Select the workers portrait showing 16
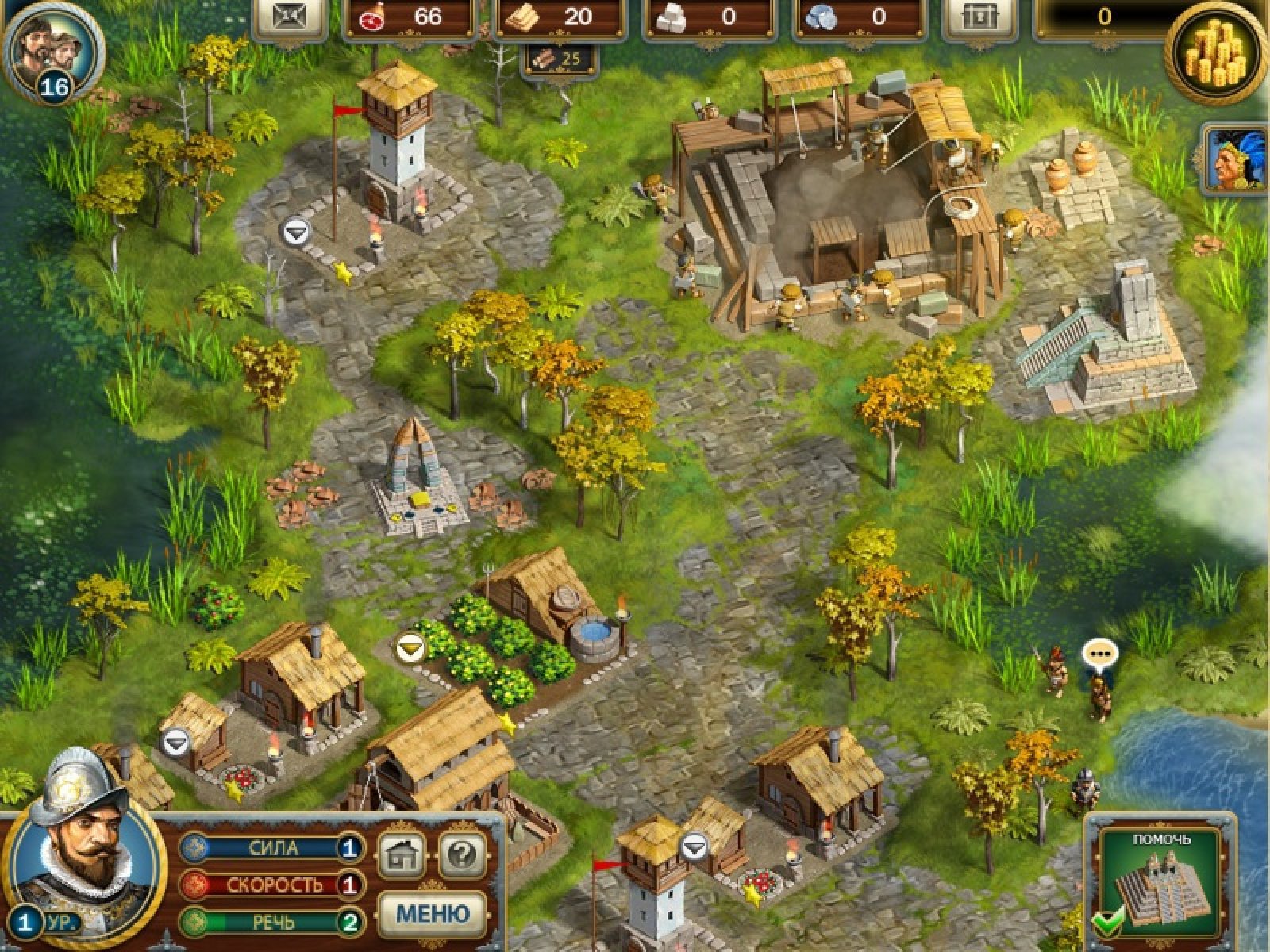Screen dimensions: 1270x952 (52, 52)
